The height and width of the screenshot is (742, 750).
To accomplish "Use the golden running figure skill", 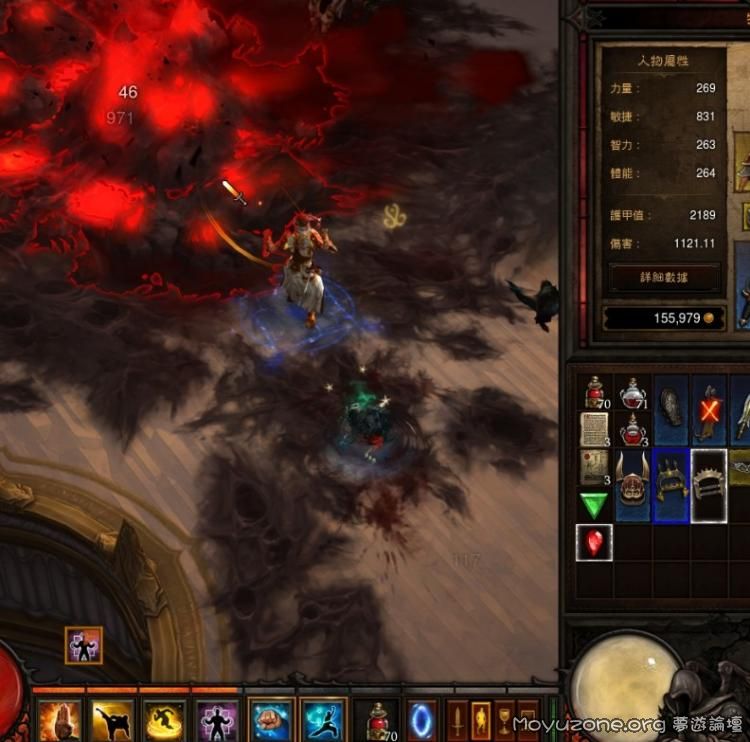I will click(164, 720).
